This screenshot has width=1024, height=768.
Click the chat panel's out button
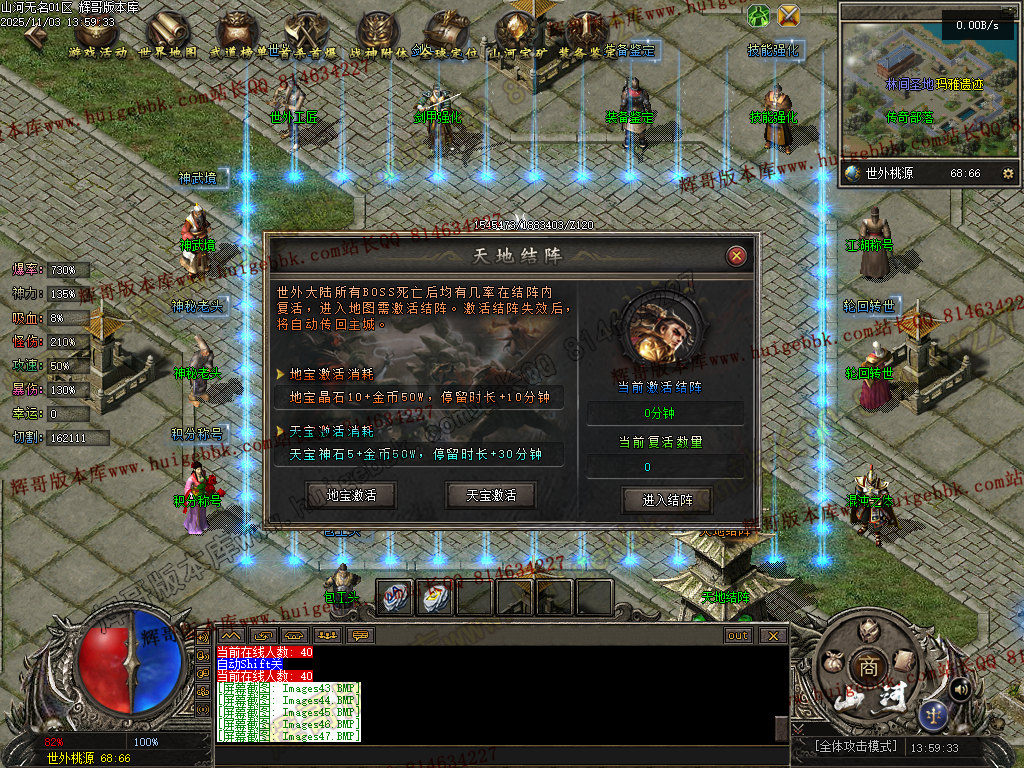click(x=737, y=635)
